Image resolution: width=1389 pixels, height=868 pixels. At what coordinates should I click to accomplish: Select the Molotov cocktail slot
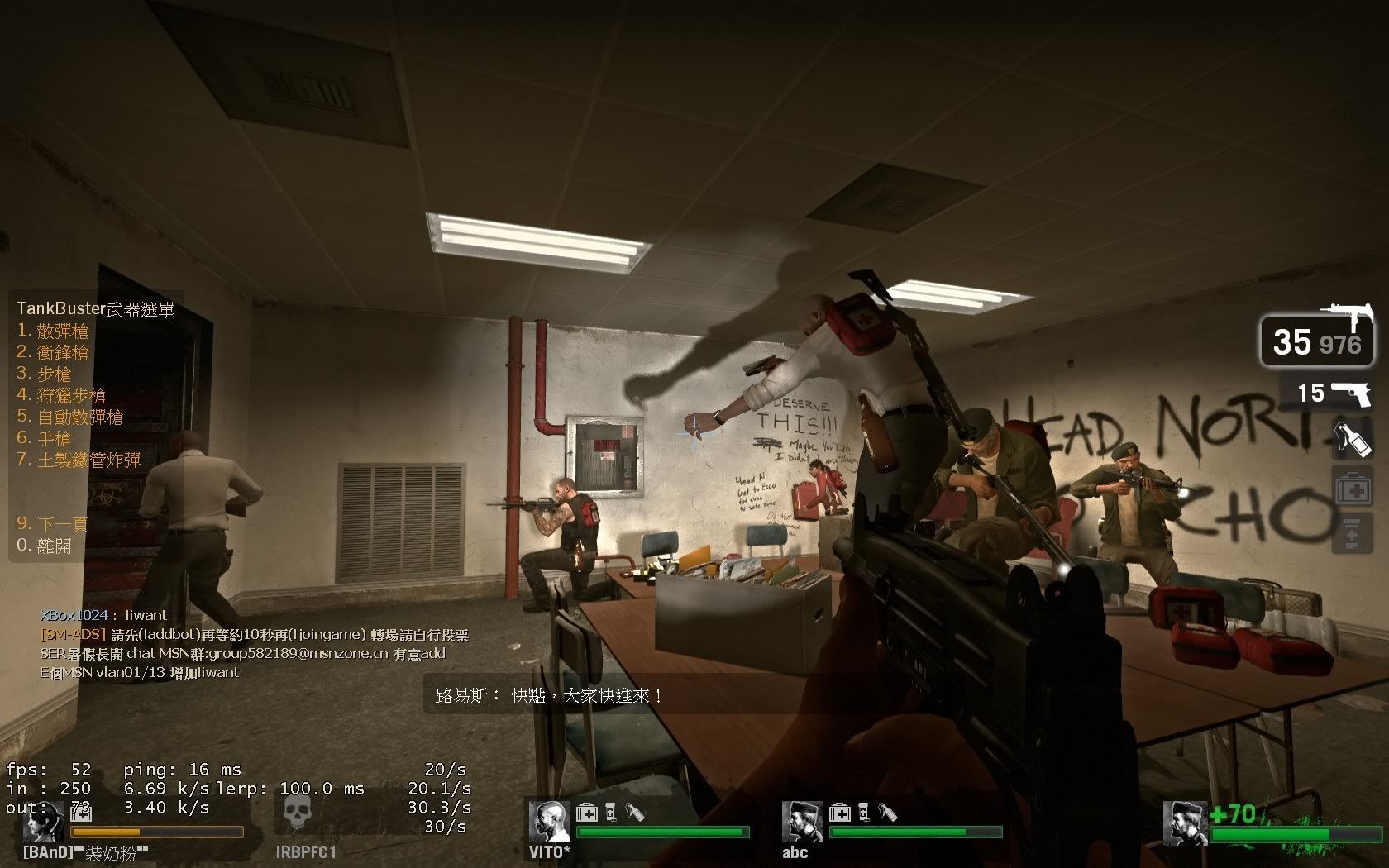pos(1353,438)
